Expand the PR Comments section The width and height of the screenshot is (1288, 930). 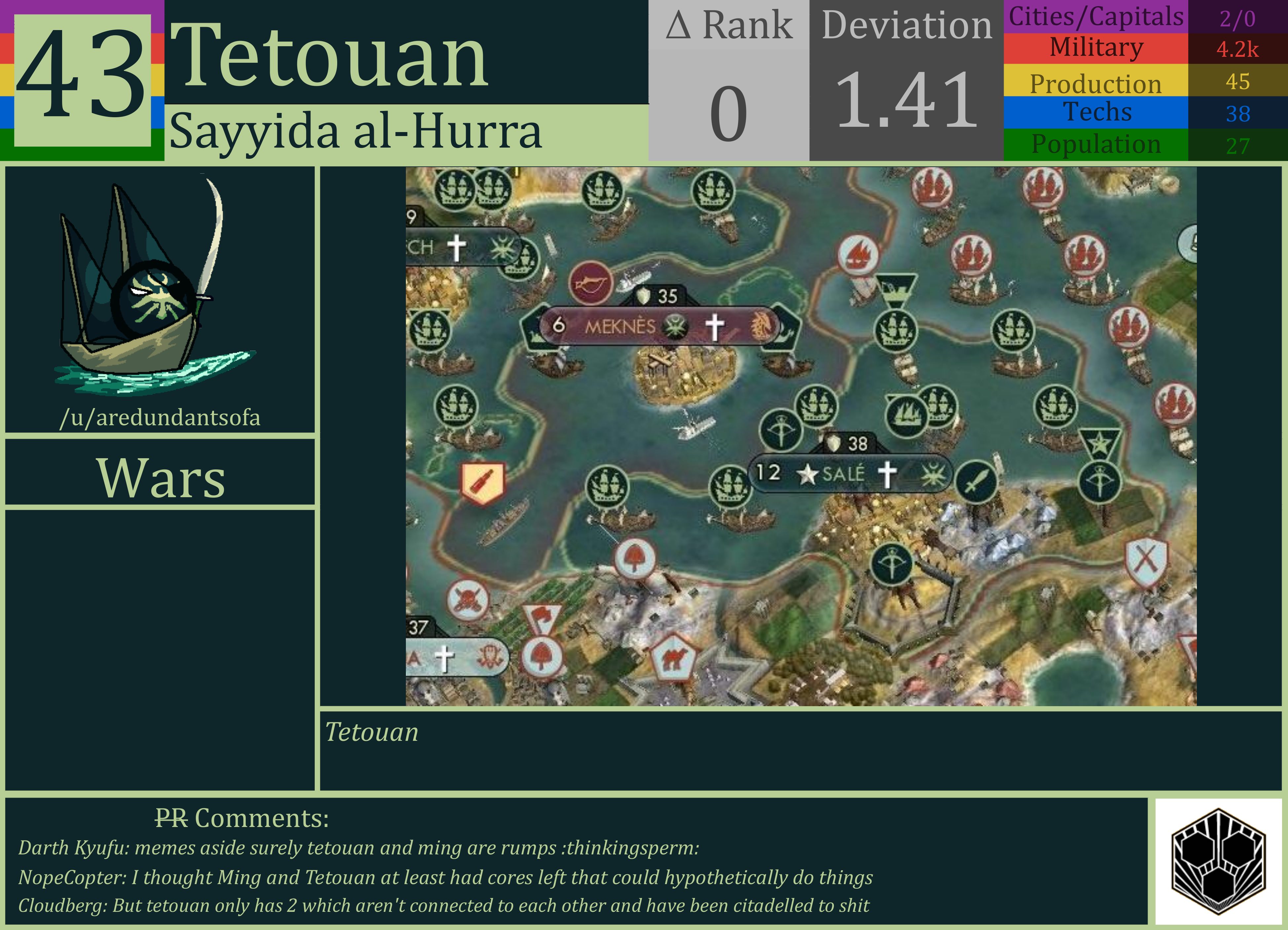[241, 819]
